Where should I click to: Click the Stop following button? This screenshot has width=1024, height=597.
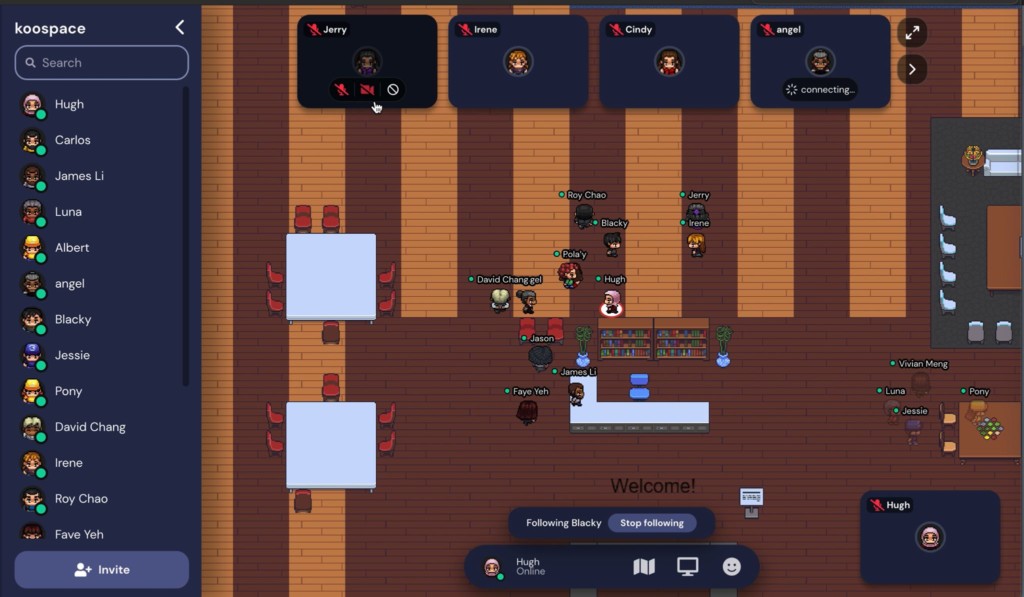(651, 523)
